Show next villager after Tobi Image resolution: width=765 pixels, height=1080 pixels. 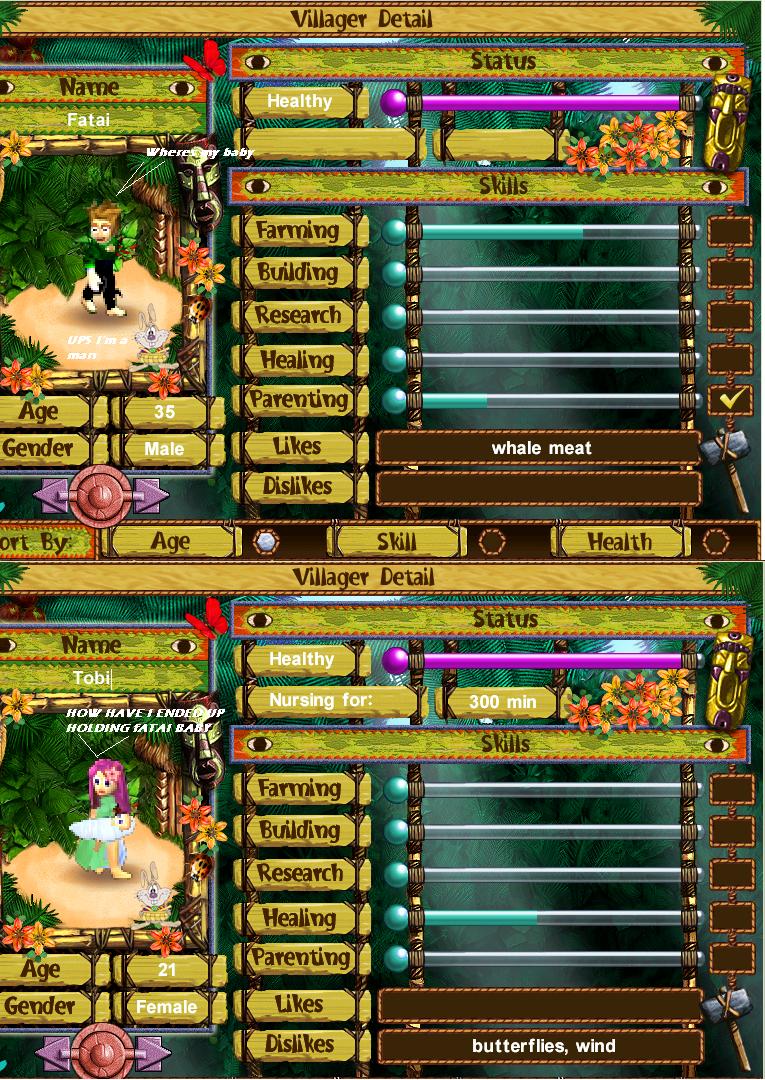click(152, 1051)
